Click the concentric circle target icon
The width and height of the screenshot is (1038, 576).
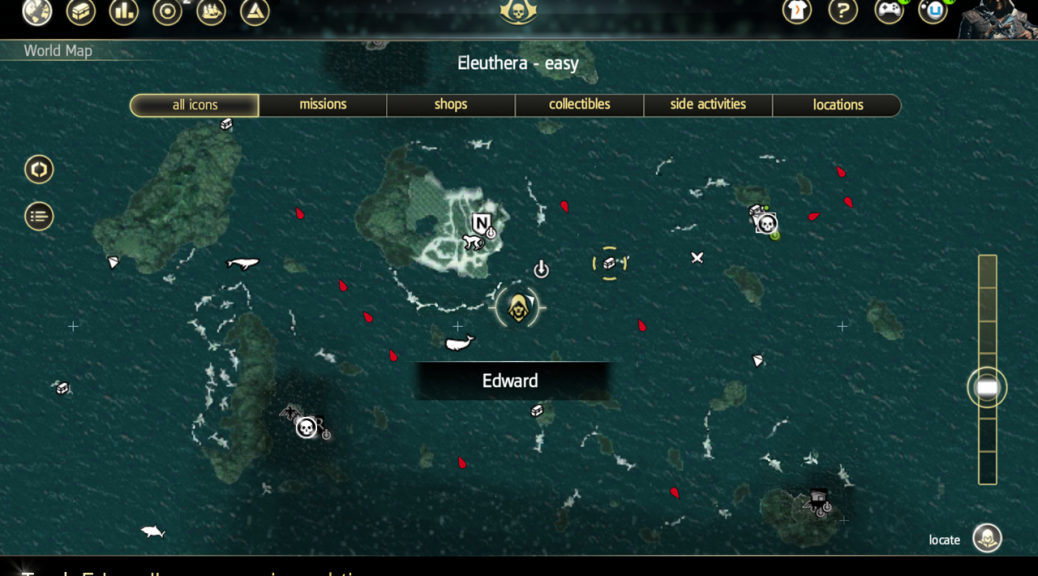point(167,11)
